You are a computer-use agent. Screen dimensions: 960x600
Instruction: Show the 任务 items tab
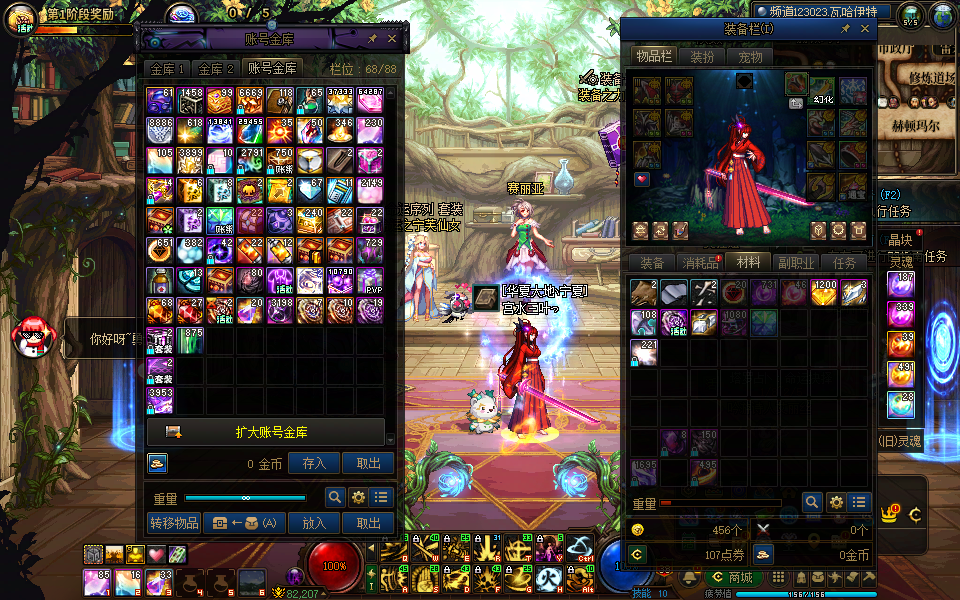(x=844, y=263)
